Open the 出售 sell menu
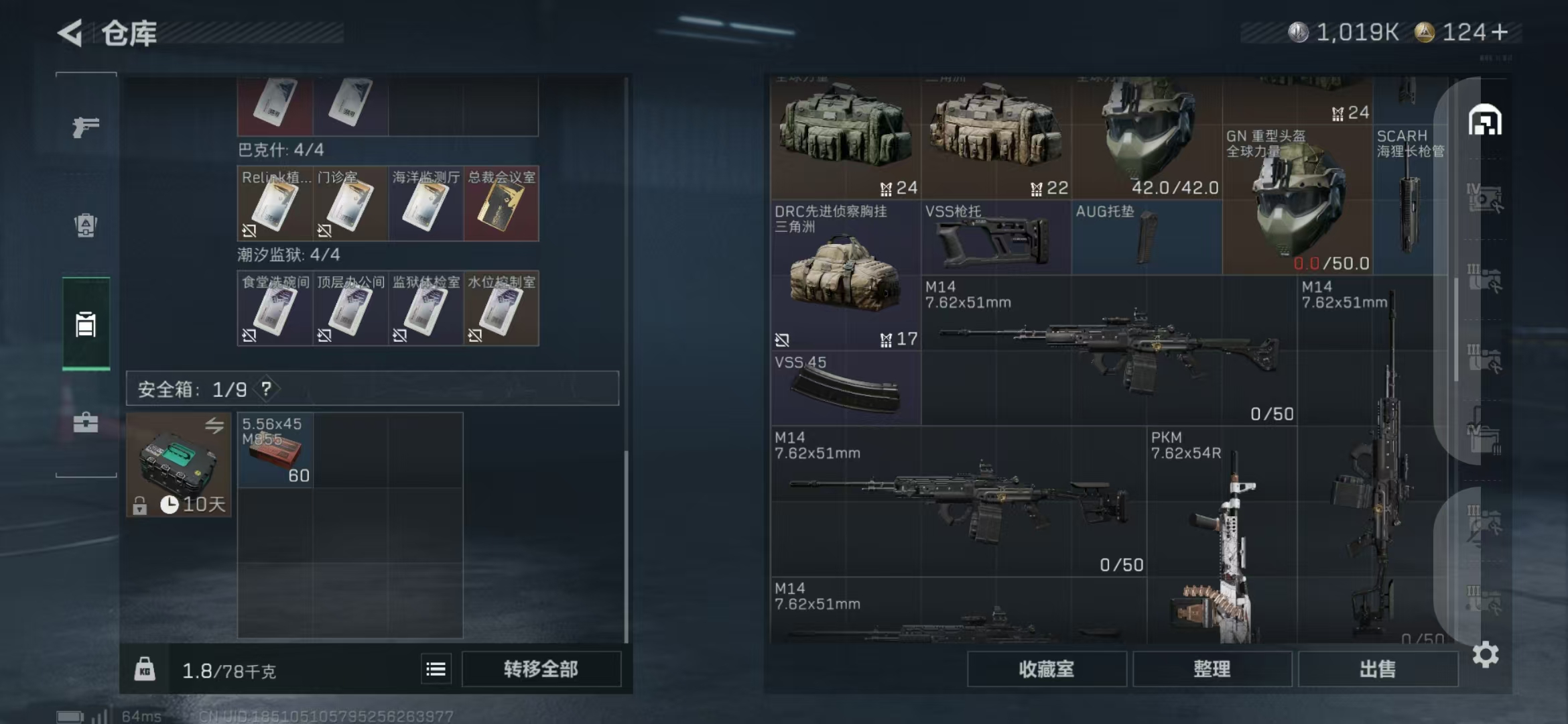The image size is (1568, 724). tap(1377, 669)
